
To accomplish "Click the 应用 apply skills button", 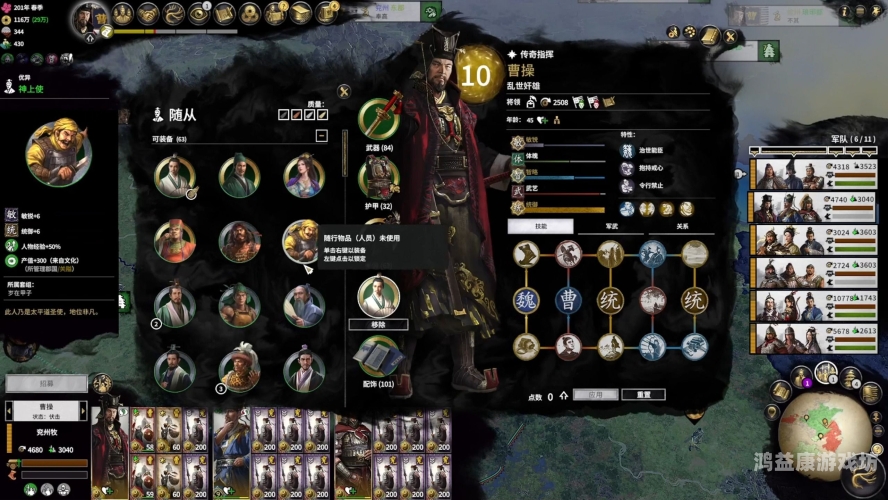I will [596, 395].
